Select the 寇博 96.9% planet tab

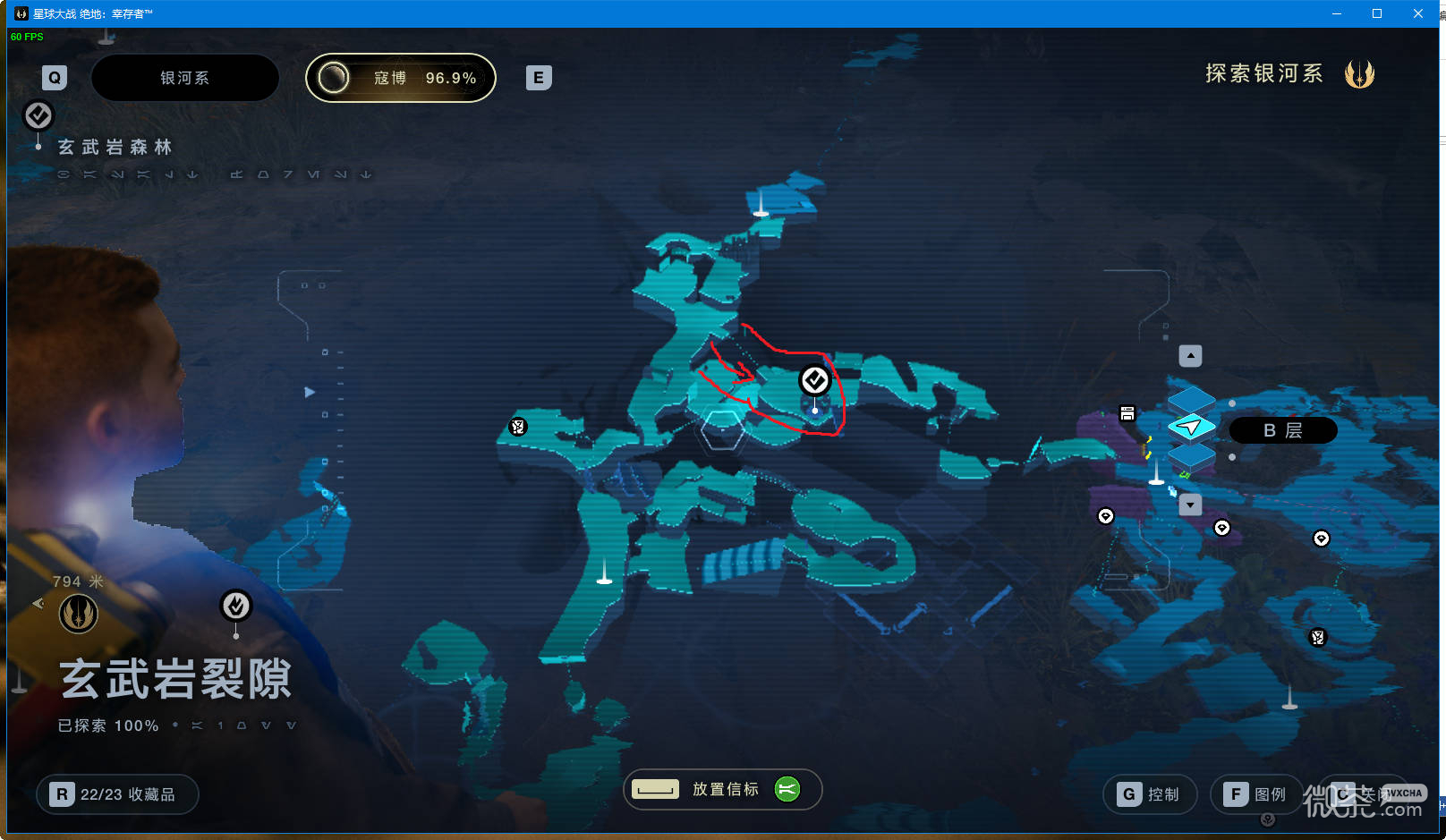coord(401,78)
